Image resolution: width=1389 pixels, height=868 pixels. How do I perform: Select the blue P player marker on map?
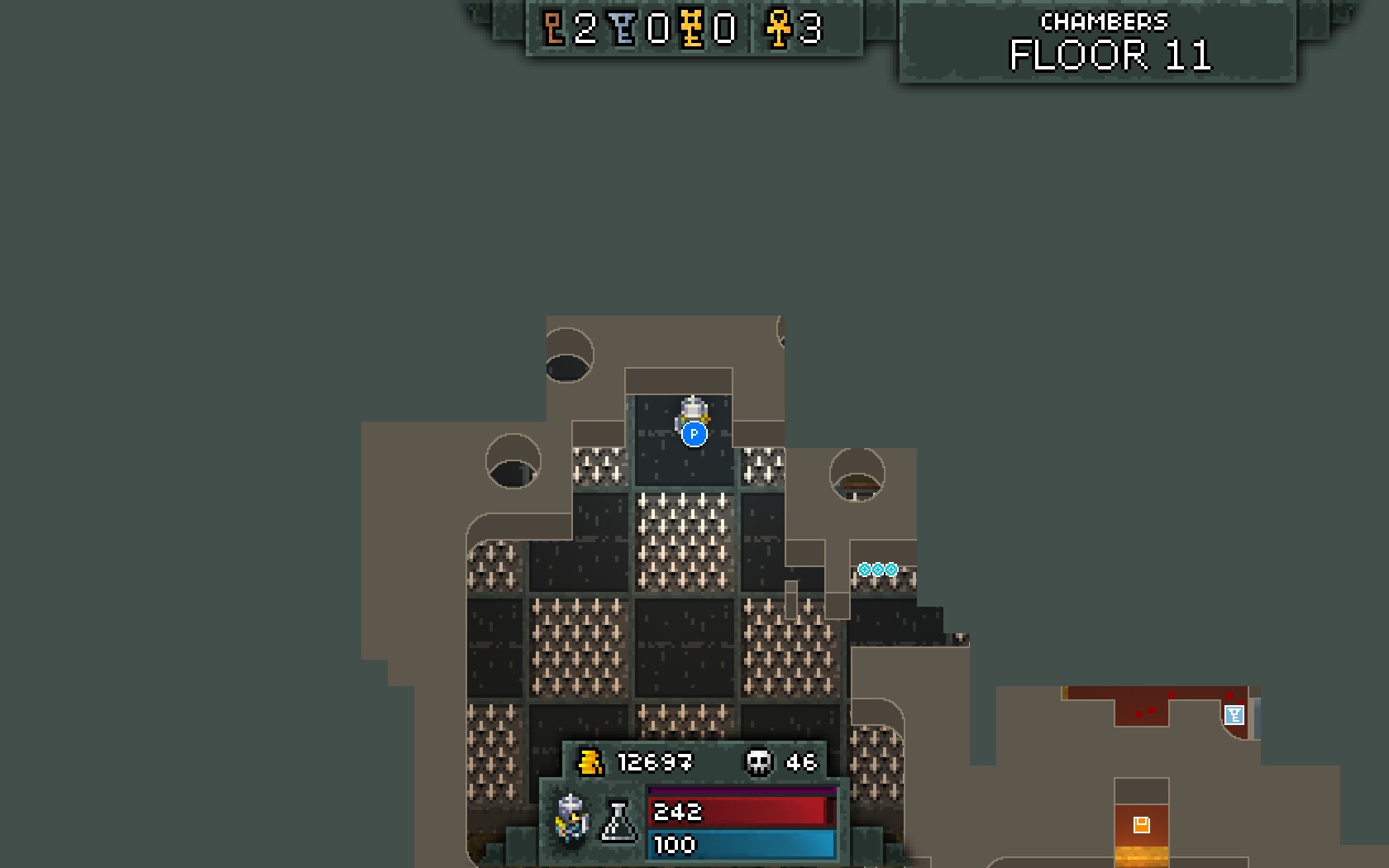point(694,434)
